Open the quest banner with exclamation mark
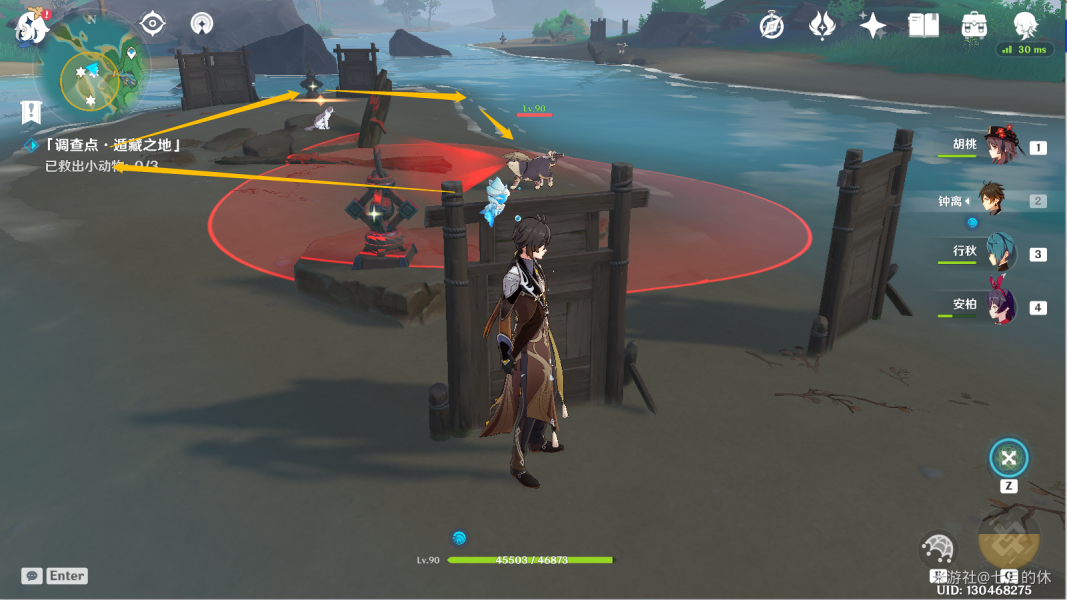The width and height of the screenshot is (1067, 600). coord(30,111)
